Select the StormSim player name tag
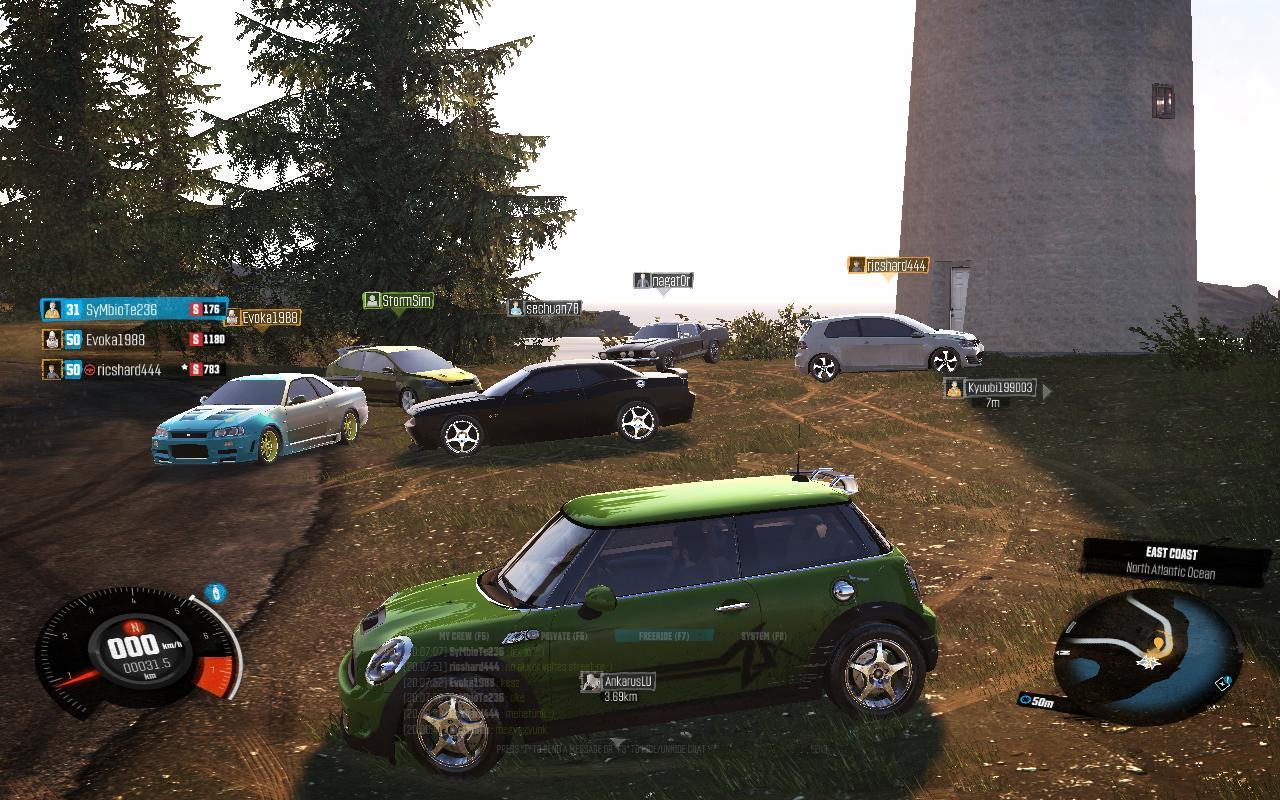 click(398, 301)
